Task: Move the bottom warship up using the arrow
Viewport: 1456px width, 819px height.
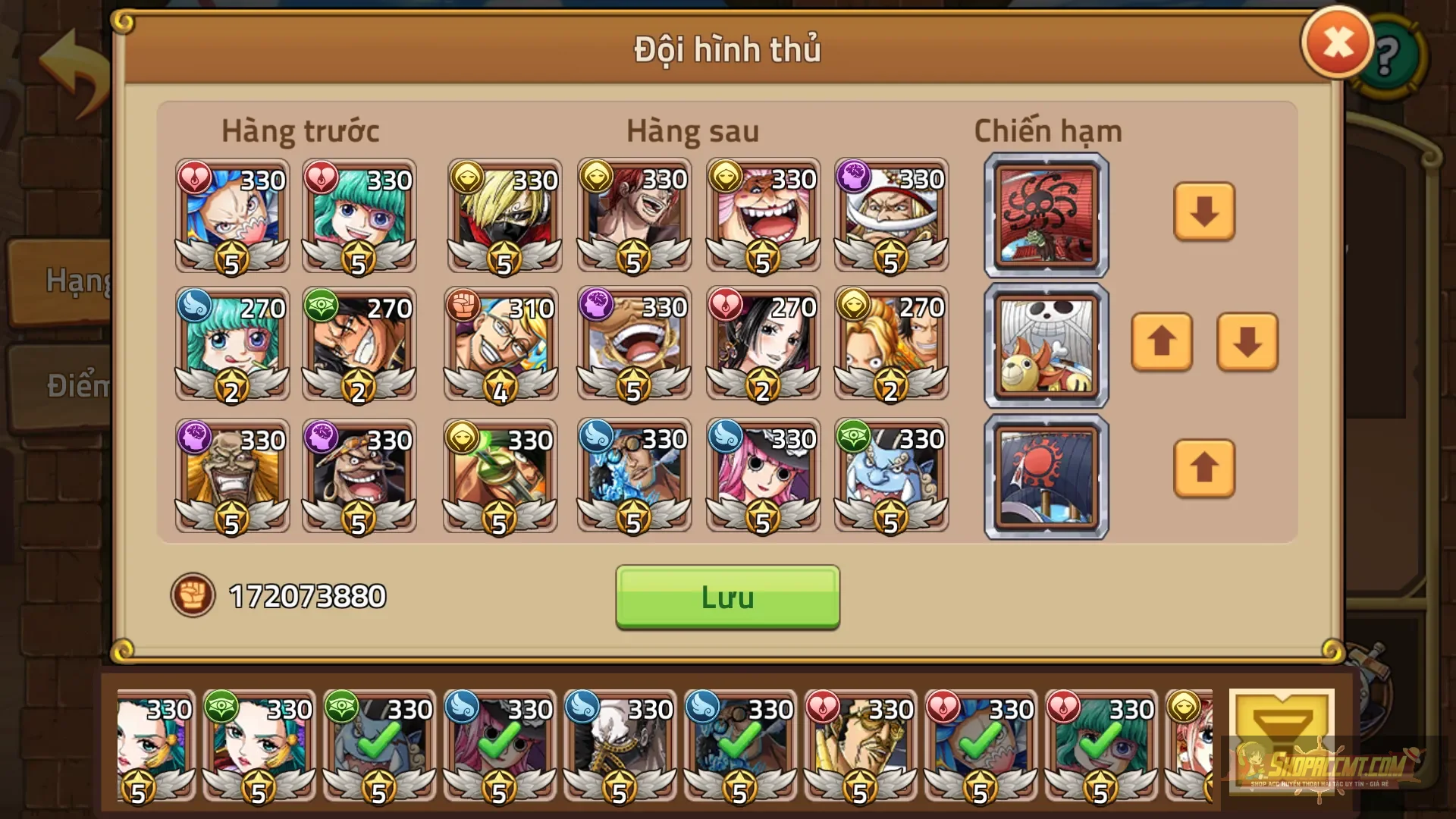Action: [1204, 470]
